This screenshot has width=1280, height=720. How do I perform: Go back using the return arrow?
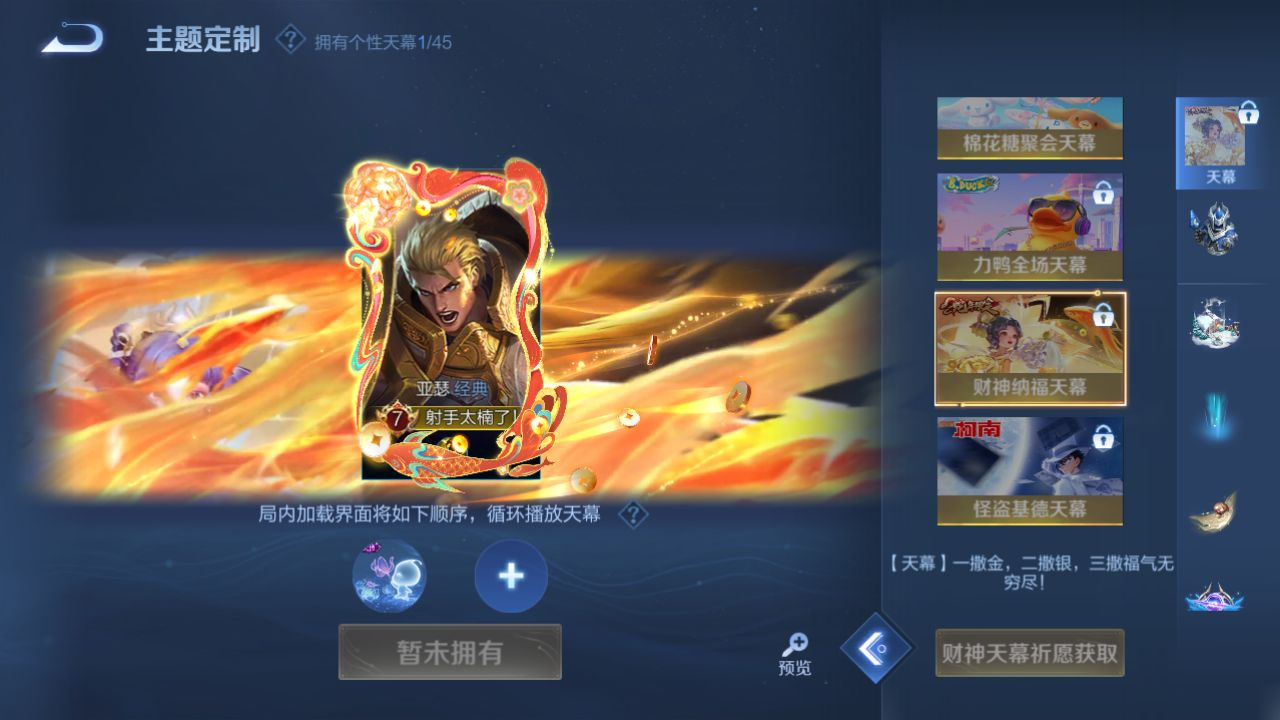pyautogui.click(x=72, y=39)
